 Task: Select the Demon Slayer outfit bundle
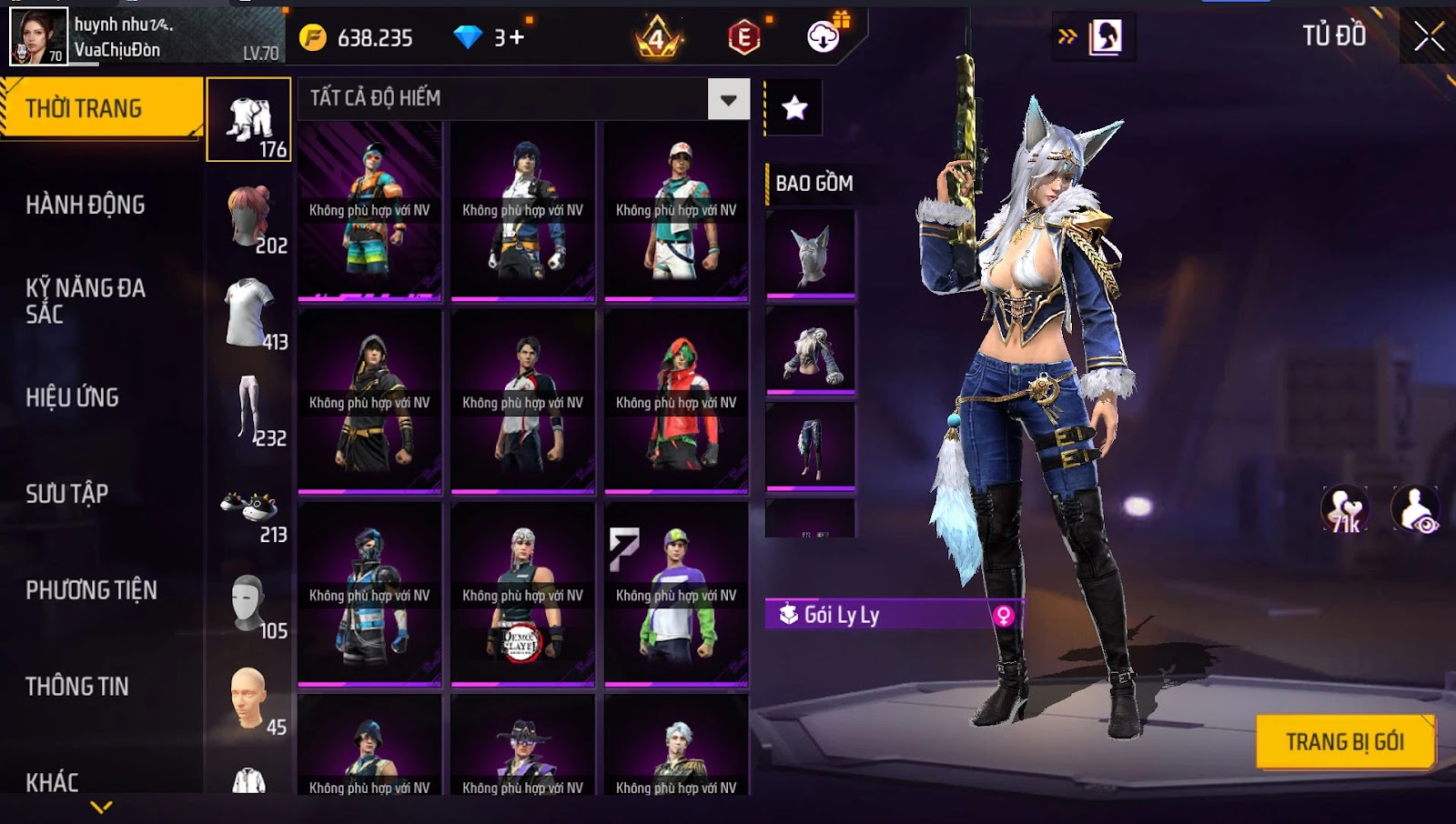coord(522,594)
